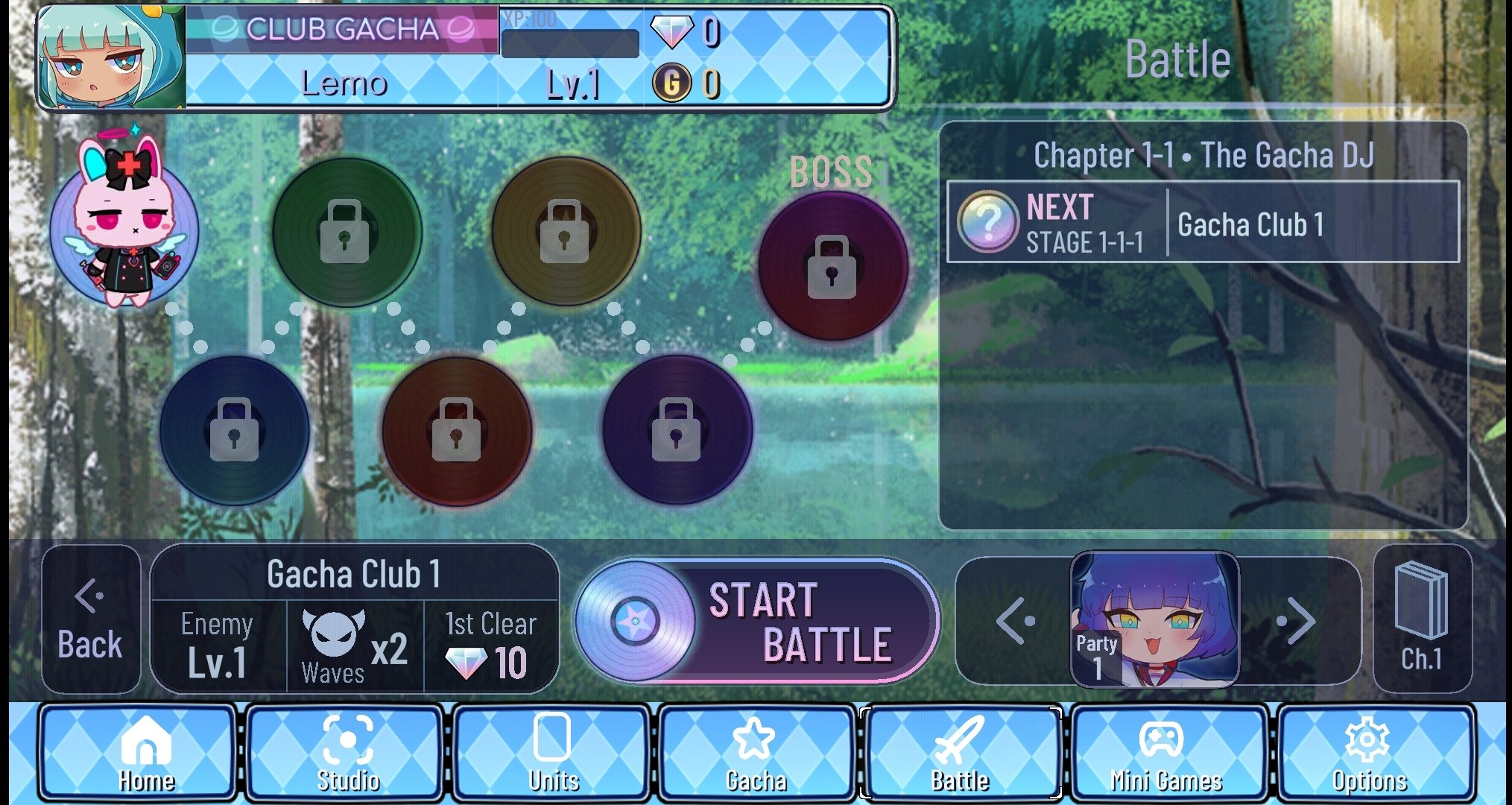Click the gold coin counter
This screenshot has width=1512, height=805.
(689, 84)
